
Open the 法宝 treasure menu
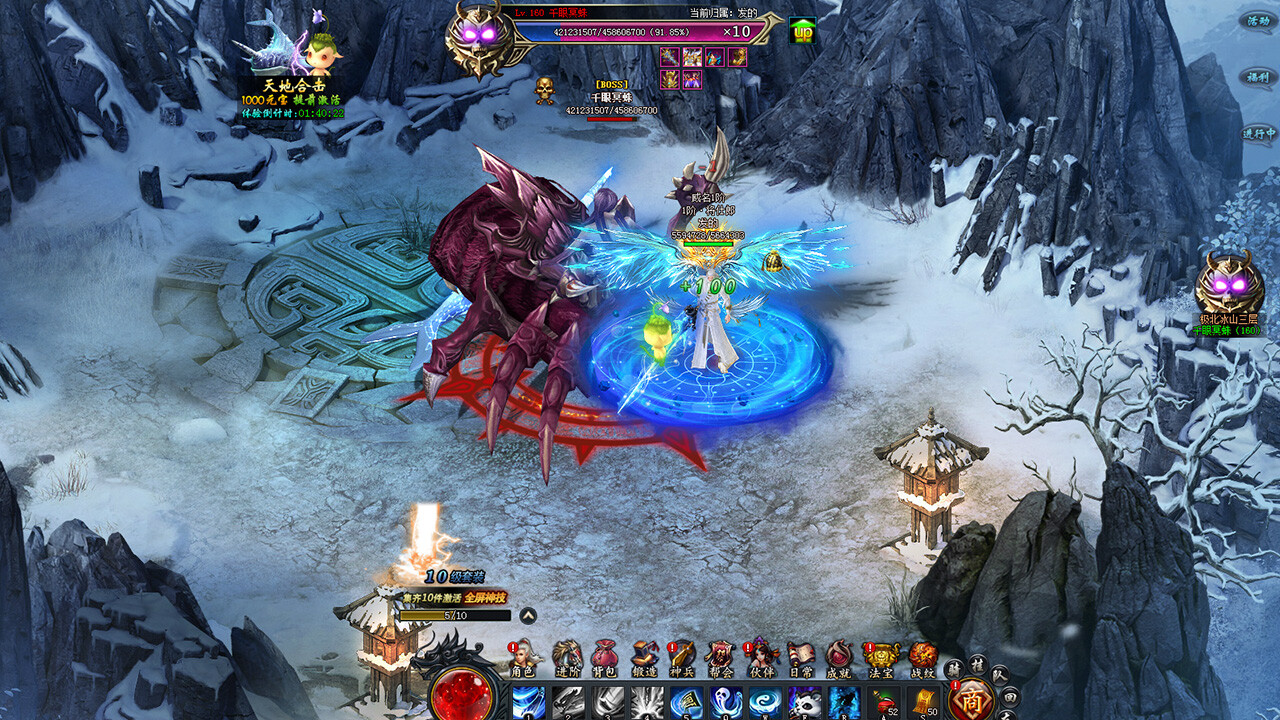point(882,657)
